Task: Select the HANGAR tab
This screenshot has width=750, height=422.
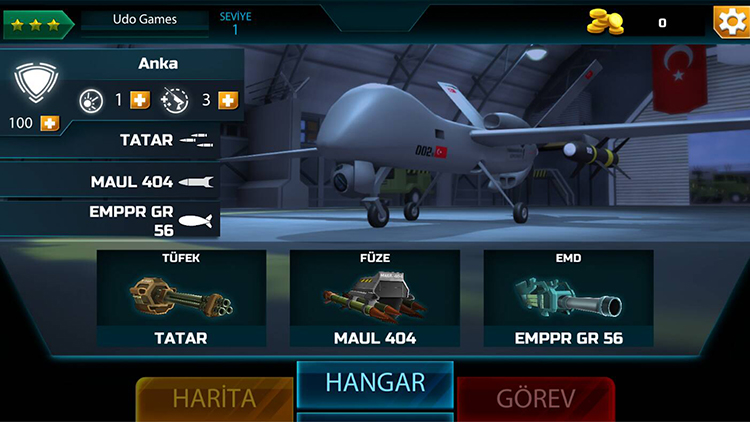Action: (x=375, y=383)
